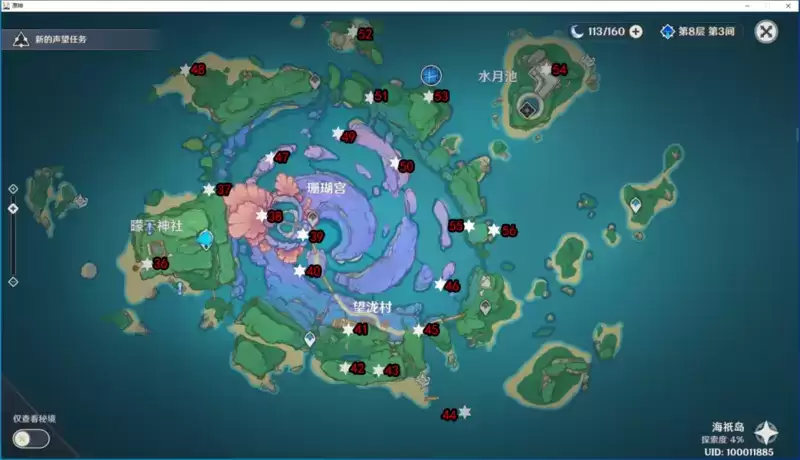This screenshot has height=460, width=800.
Task: Select the star pin numbered 44
Action: [464, 411]
